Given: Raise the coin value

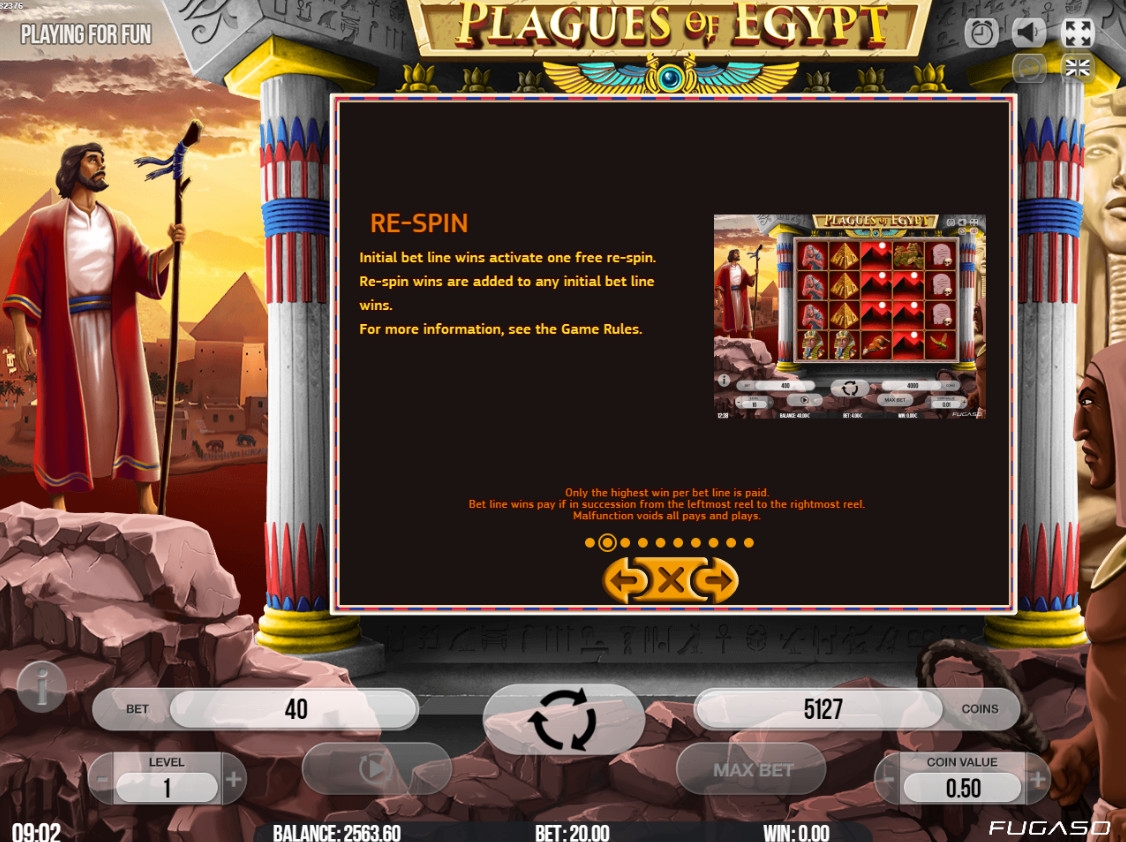Looking at the screenshot, I should 1037,780.
